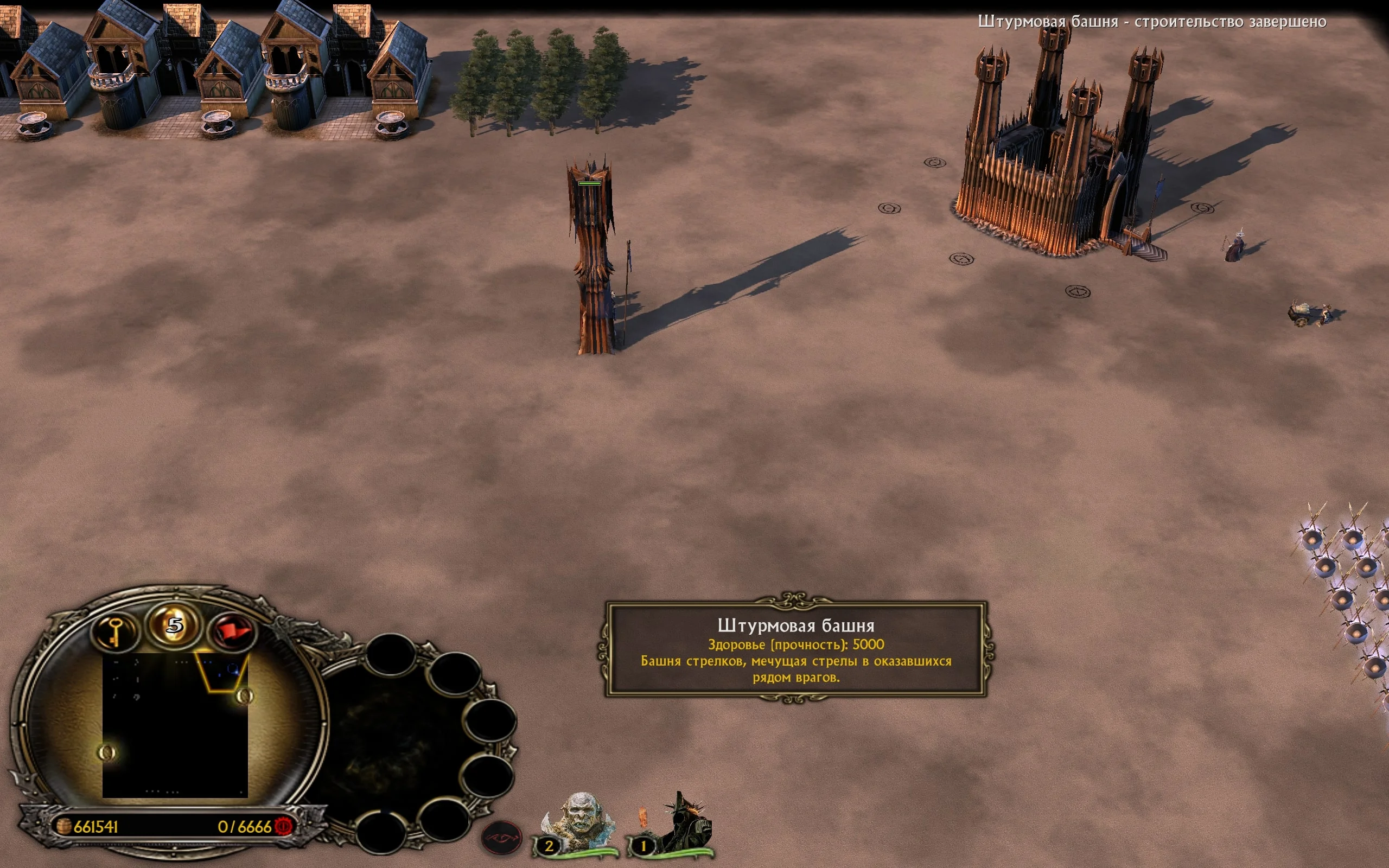The image size is (1389, 868).
Task: Click on the minimap
Action: coord(175,725)
